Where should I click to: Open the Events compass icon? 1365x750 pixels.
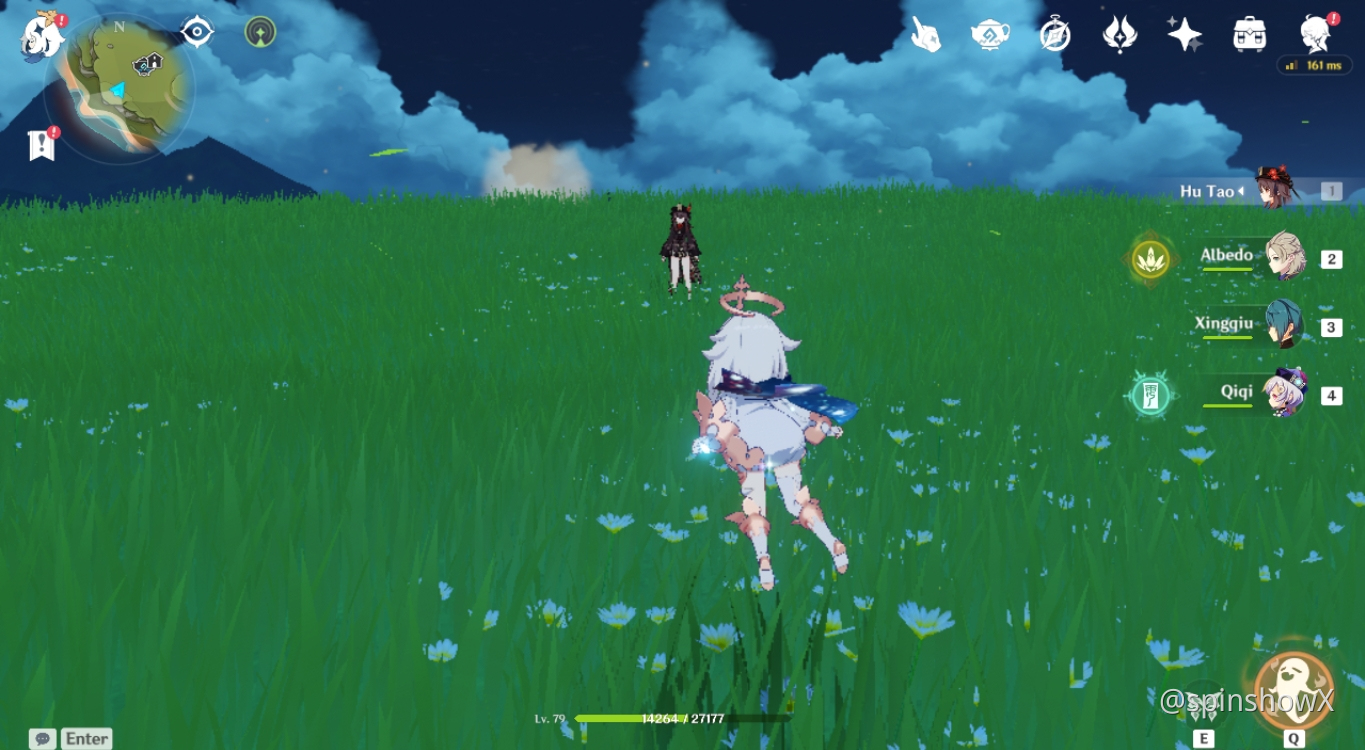coord(1055,32)
